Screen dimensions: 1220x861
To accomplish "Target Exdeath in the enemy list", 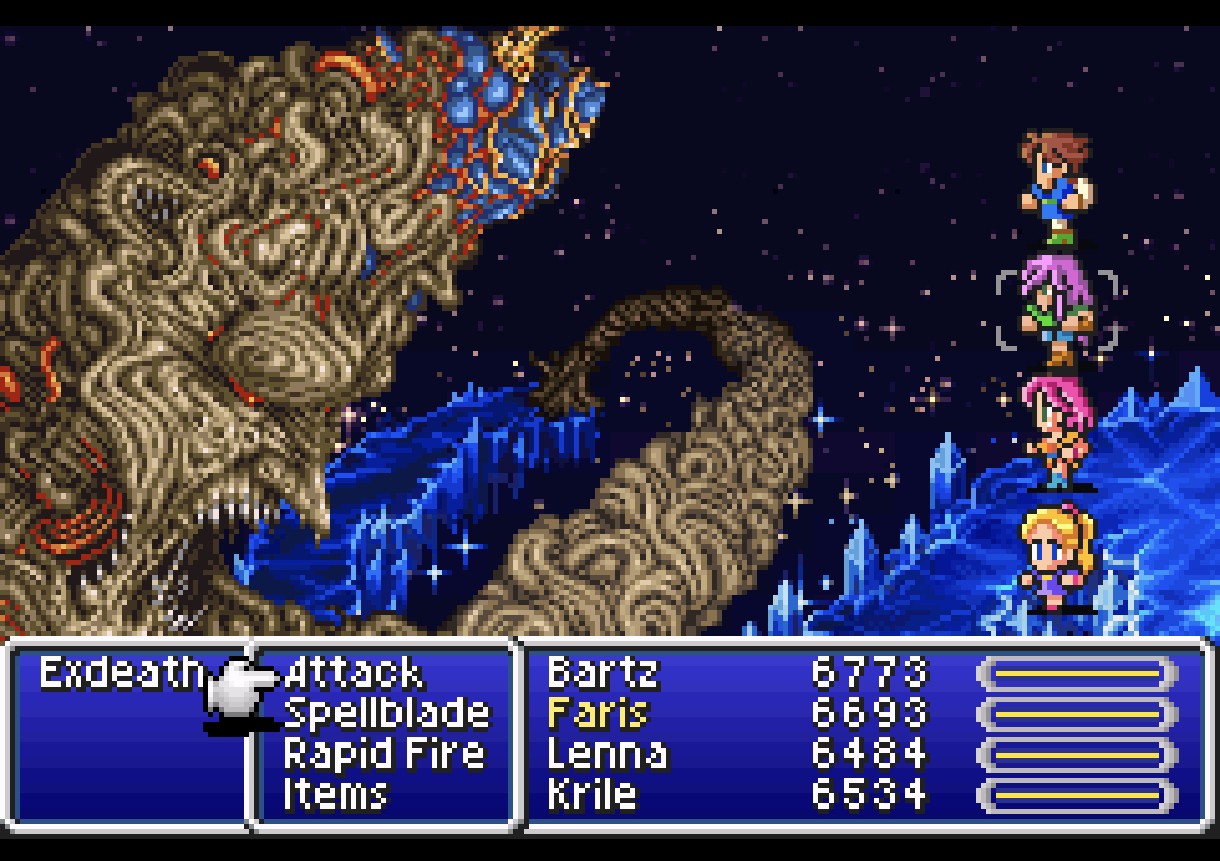I will pyautogui.click(x=120, y=674).
